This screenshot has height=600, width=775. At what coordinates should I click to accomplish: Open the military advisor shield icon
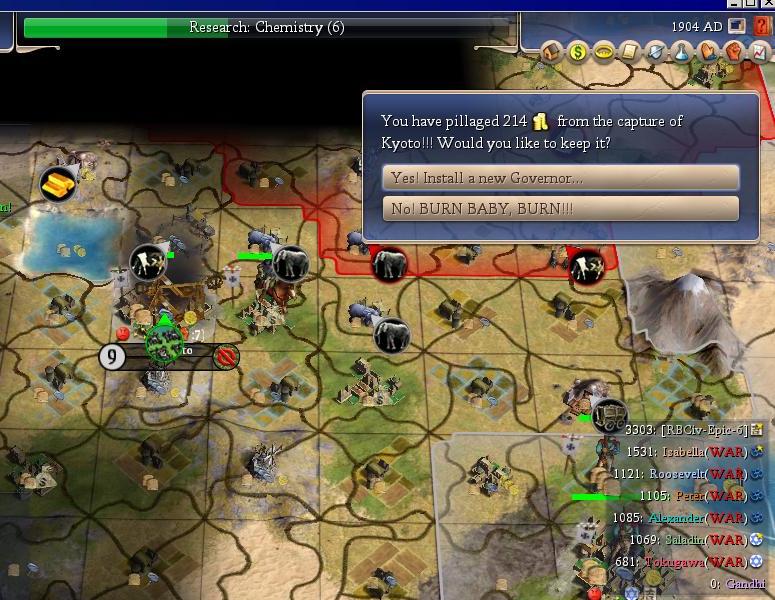click(655, 51)
